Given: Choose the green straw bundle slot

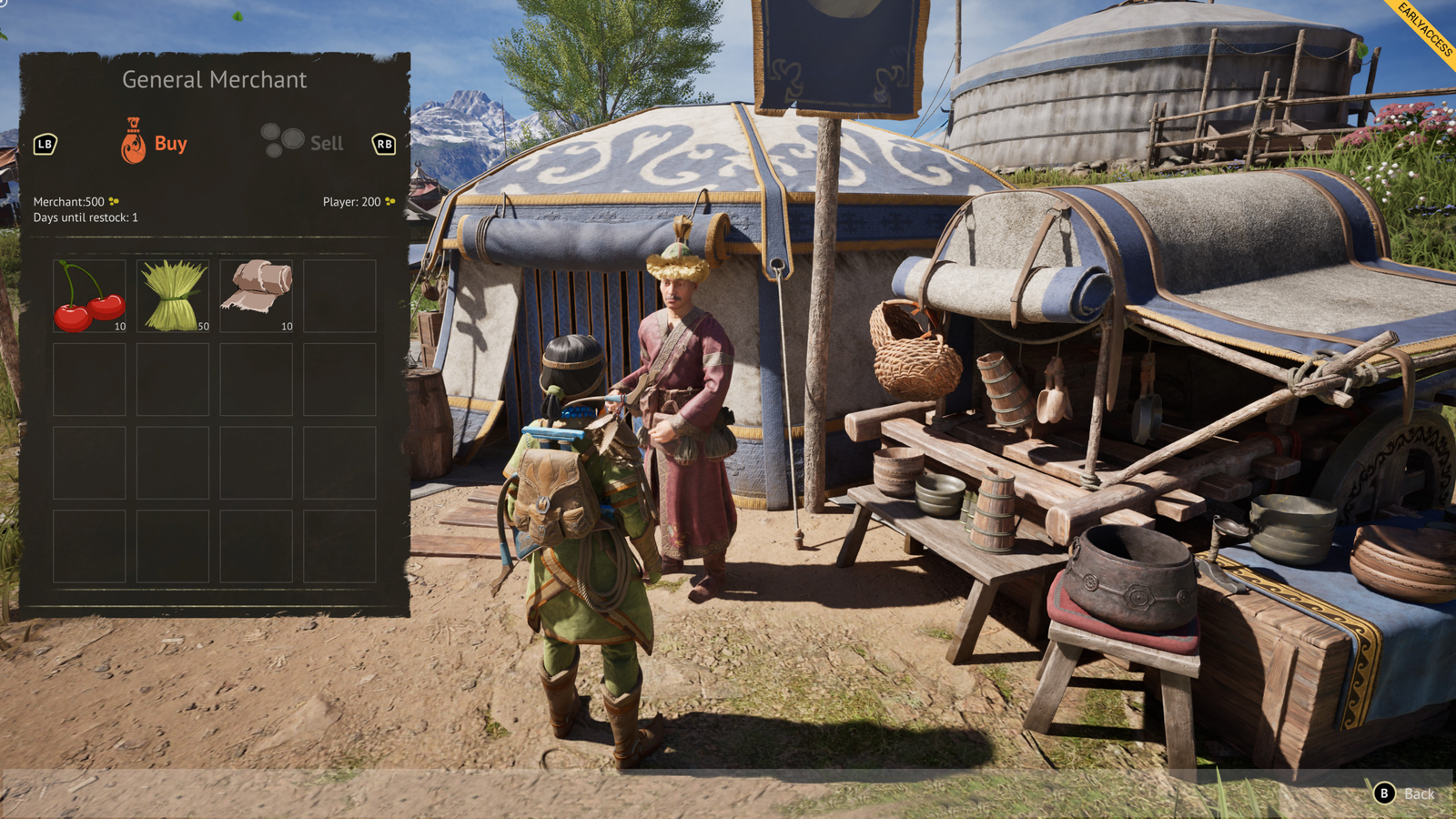Looking at the screenshot, I should pyautogui.click(x=173, y=296).
